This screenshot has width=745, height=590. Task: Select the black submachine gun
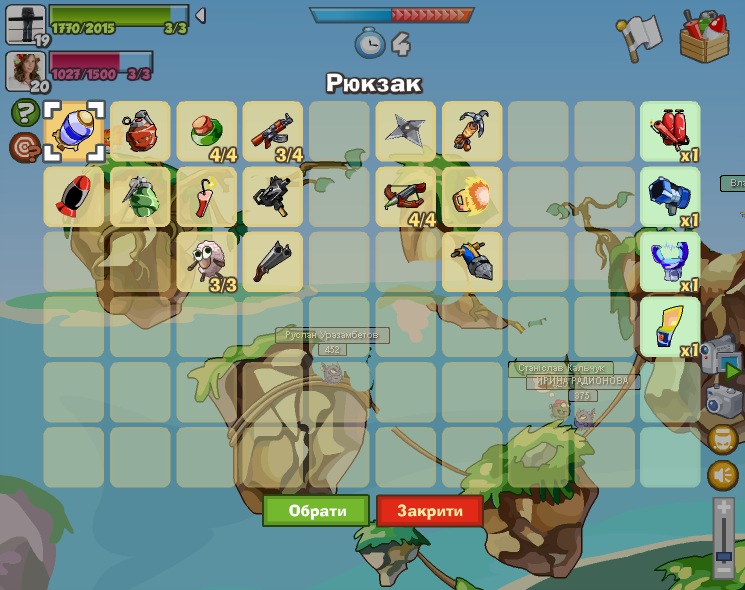coord(273,197)
